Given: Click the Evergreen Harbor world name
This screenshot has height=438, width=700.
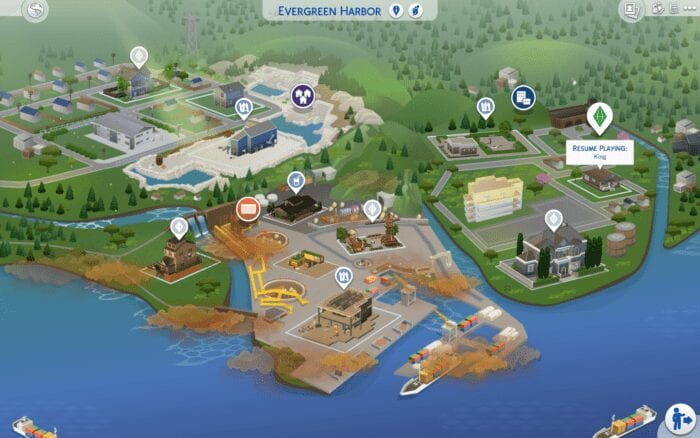Looking at the screenshot, I should [x=331, y=10].
